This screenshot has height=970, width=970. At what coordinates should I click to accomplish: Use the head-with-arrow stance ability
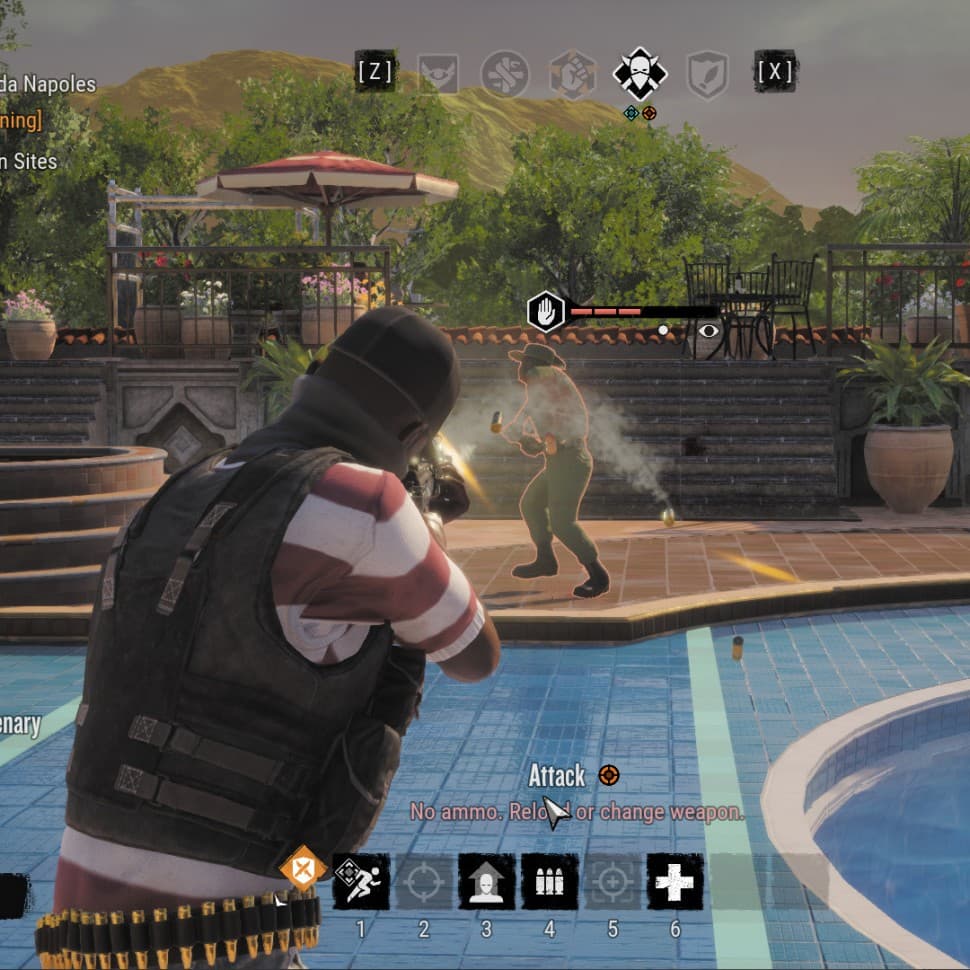[487, 881]
